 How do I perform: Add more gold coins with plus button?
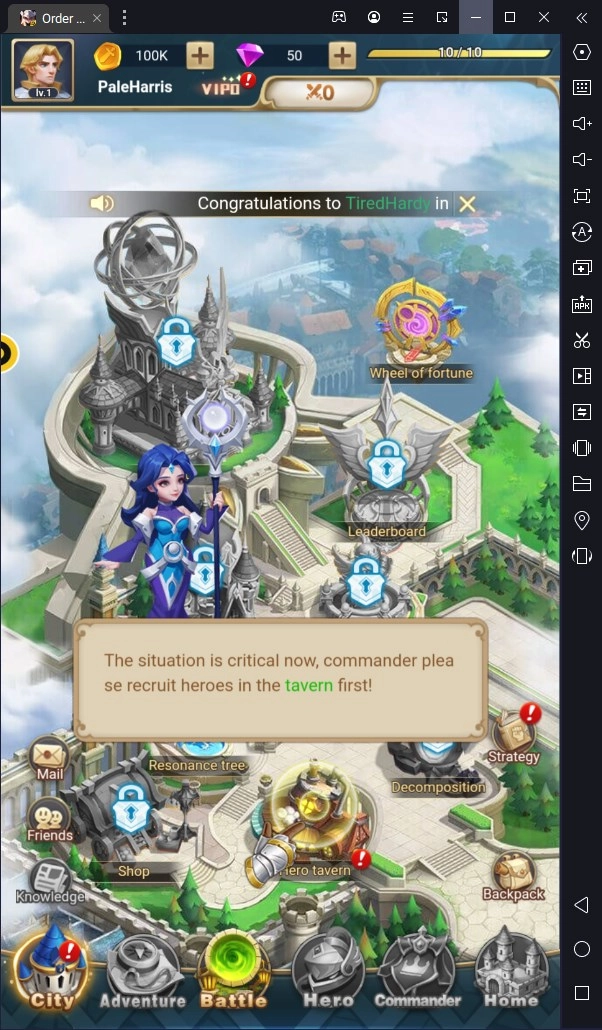[x=200, y=55]
